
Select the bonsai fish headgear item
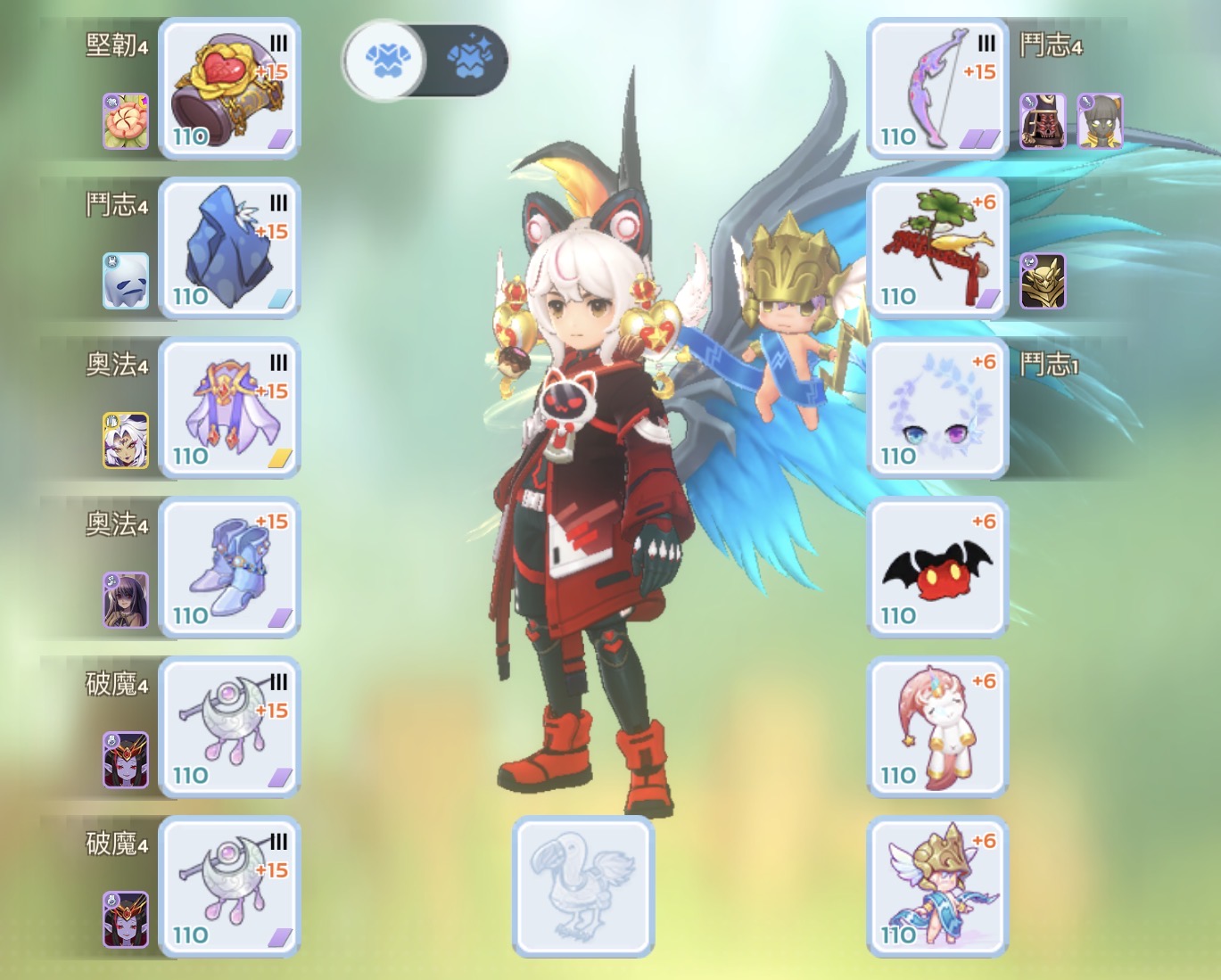click(x=936, y=248)
